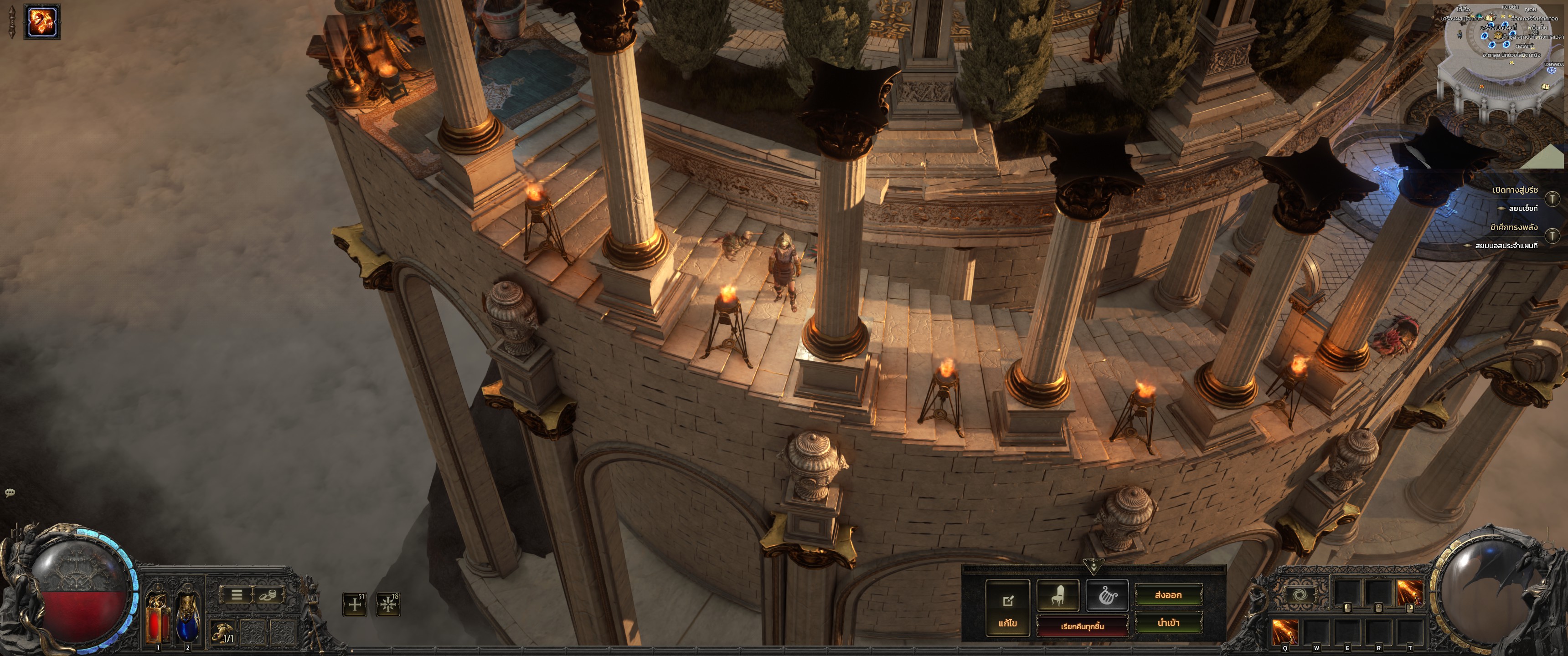Select the harp music button
The height and width of the screenshot is (656, 1568).
point(1107,595)
